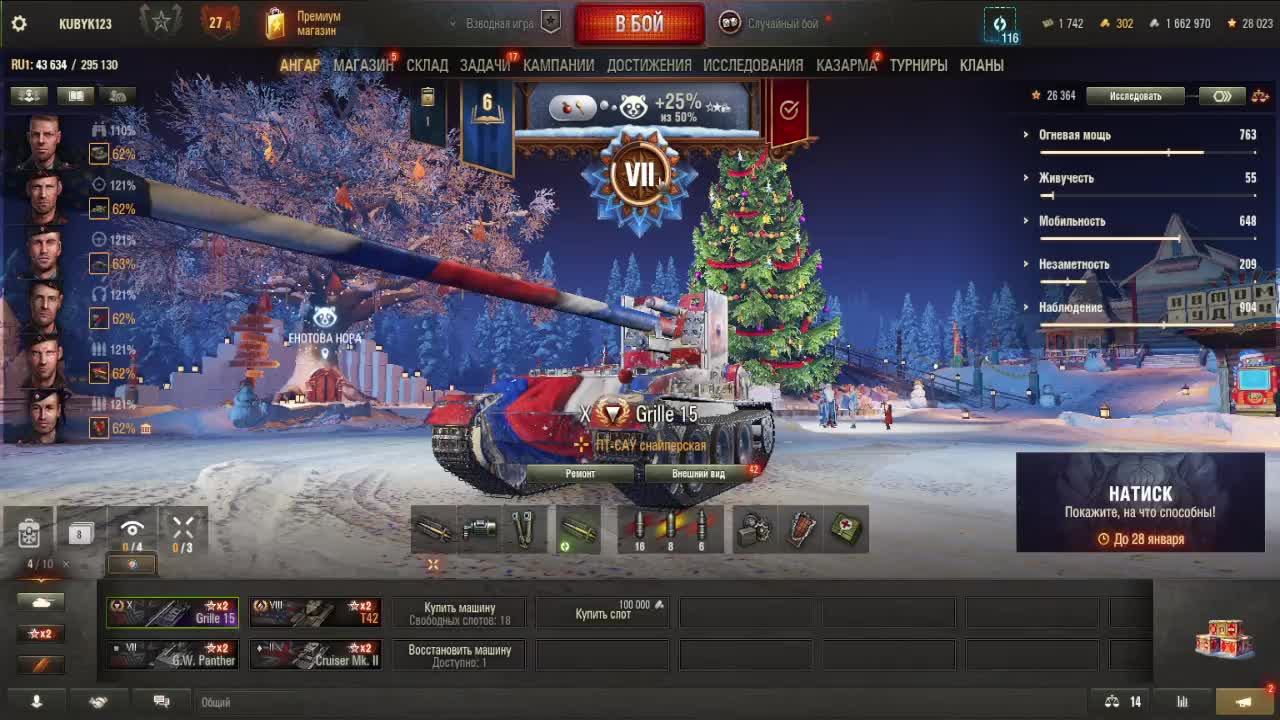Open the СКЛАД depot tab
1280x720 pixels.
(x=427, y=65)
